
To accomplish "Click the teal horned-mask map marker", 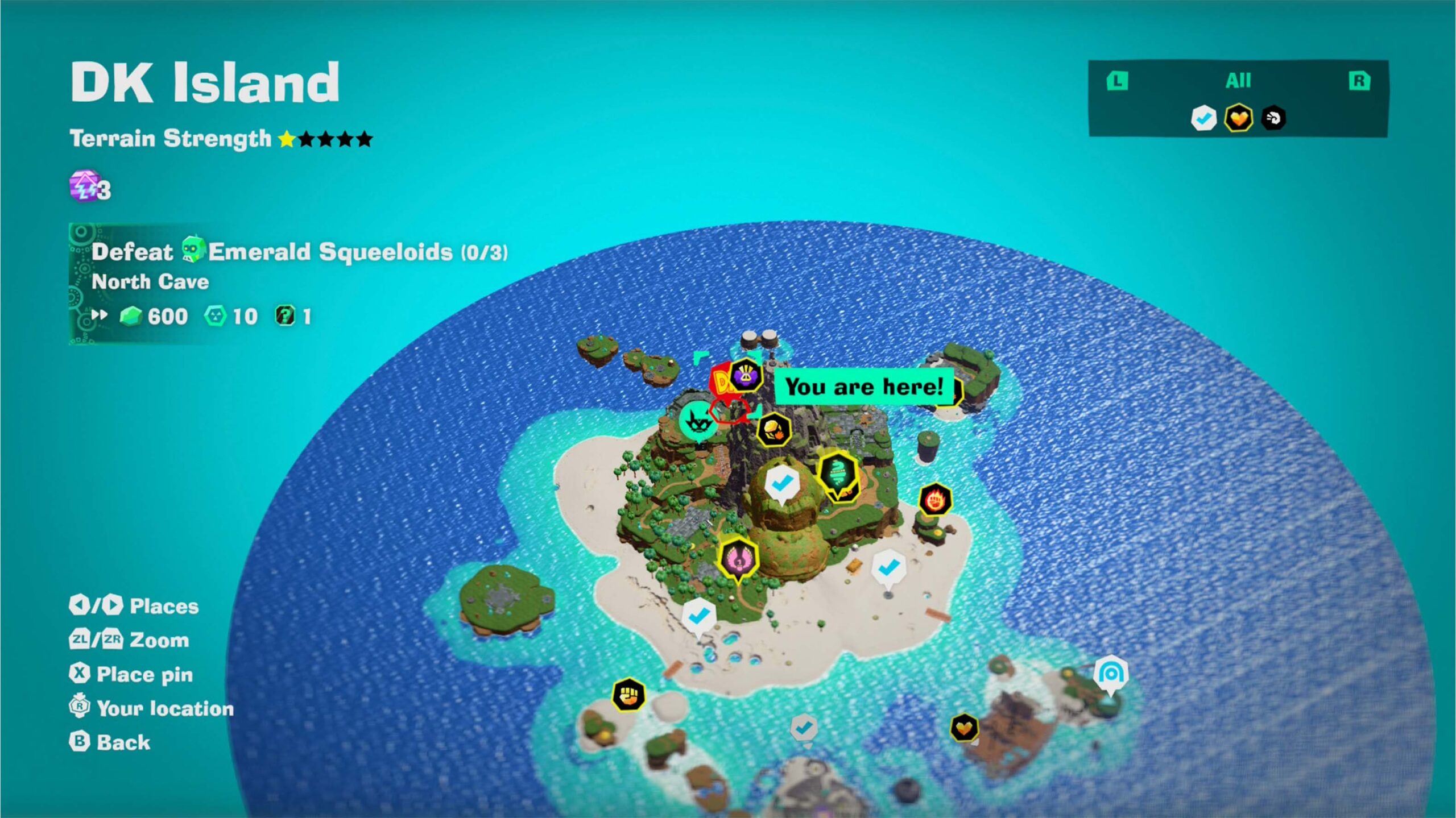I will [697, 421].
